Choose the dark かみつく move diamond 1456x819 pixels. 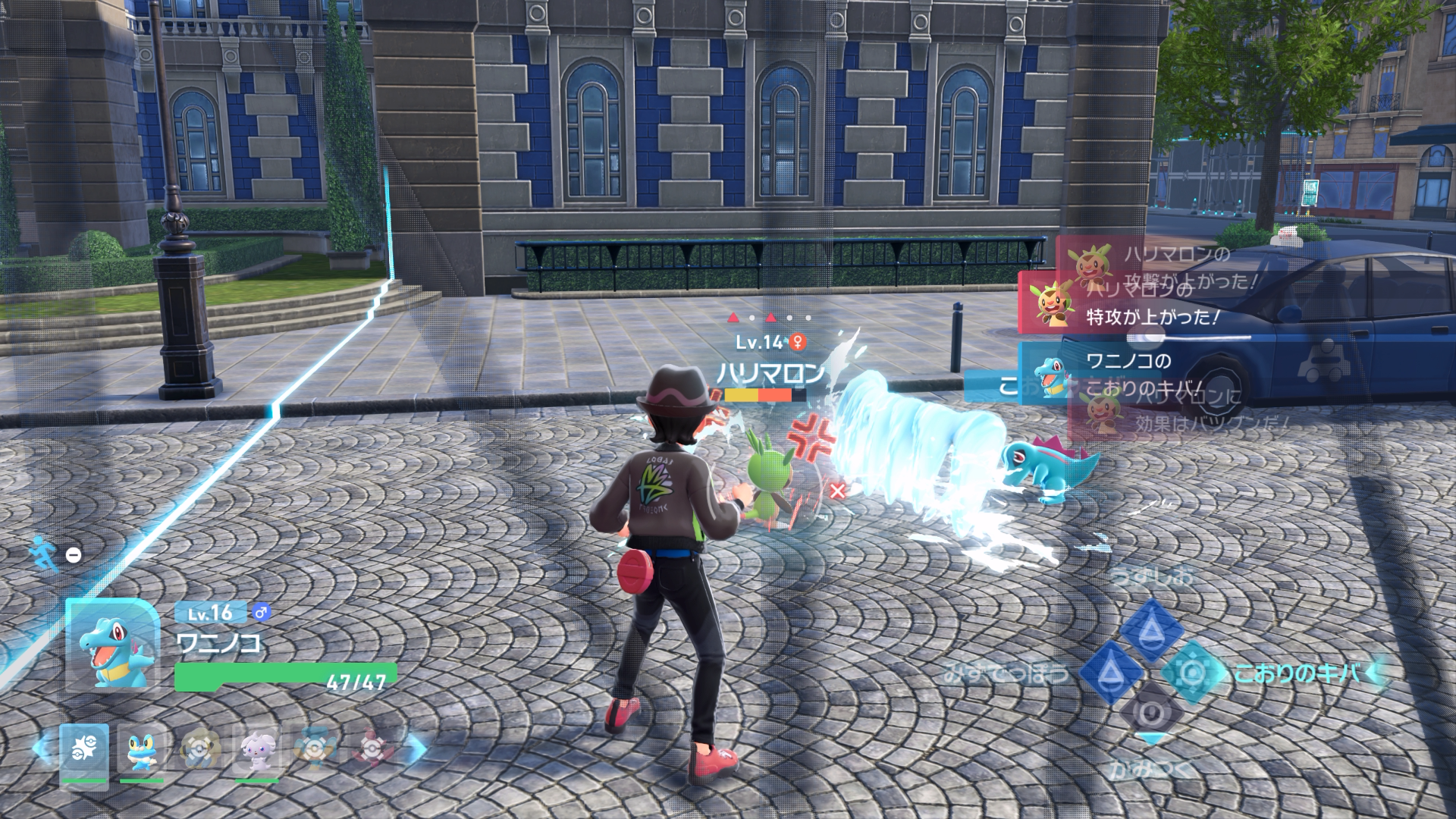tap(1151, 713)
